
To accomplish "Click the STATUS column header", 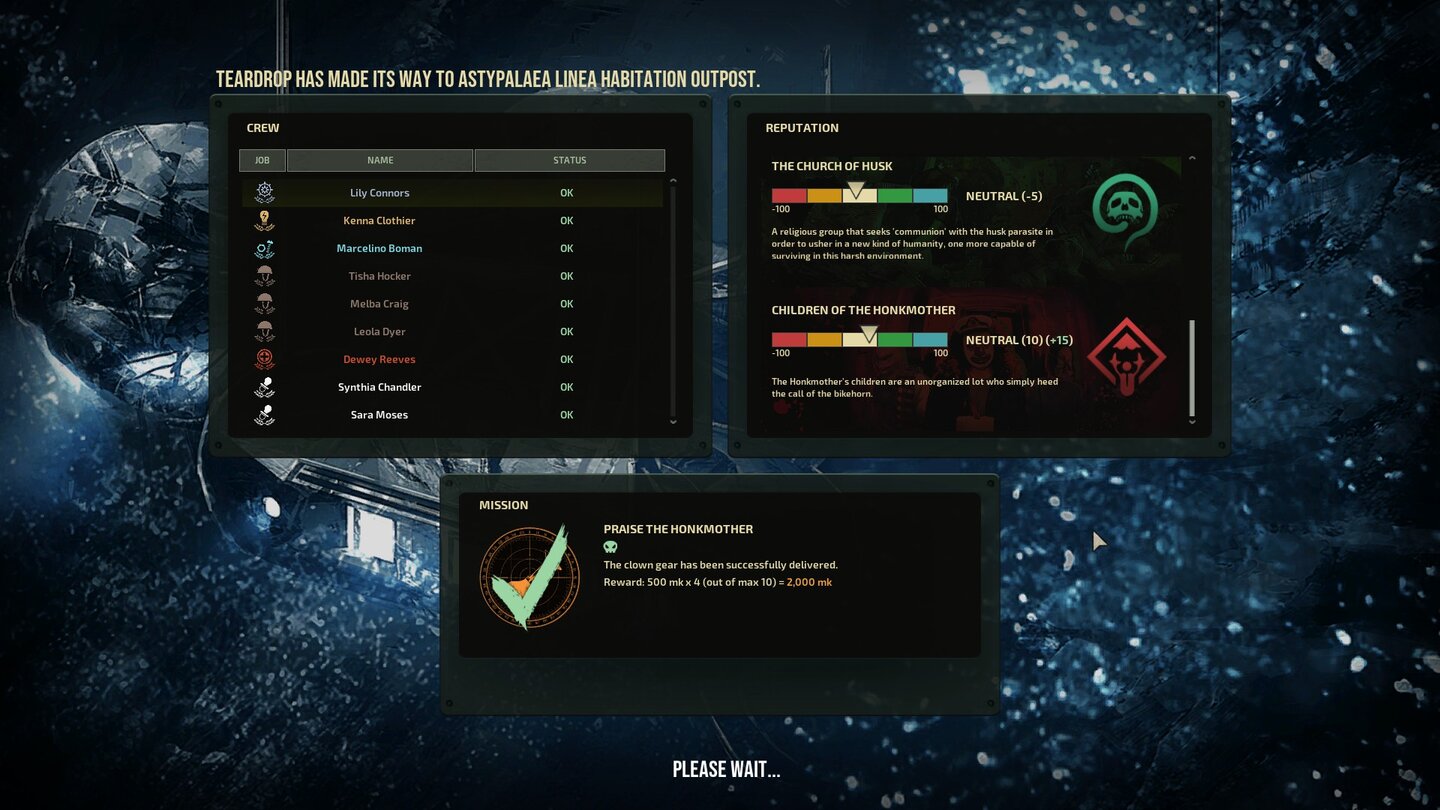I will point(568,160).
